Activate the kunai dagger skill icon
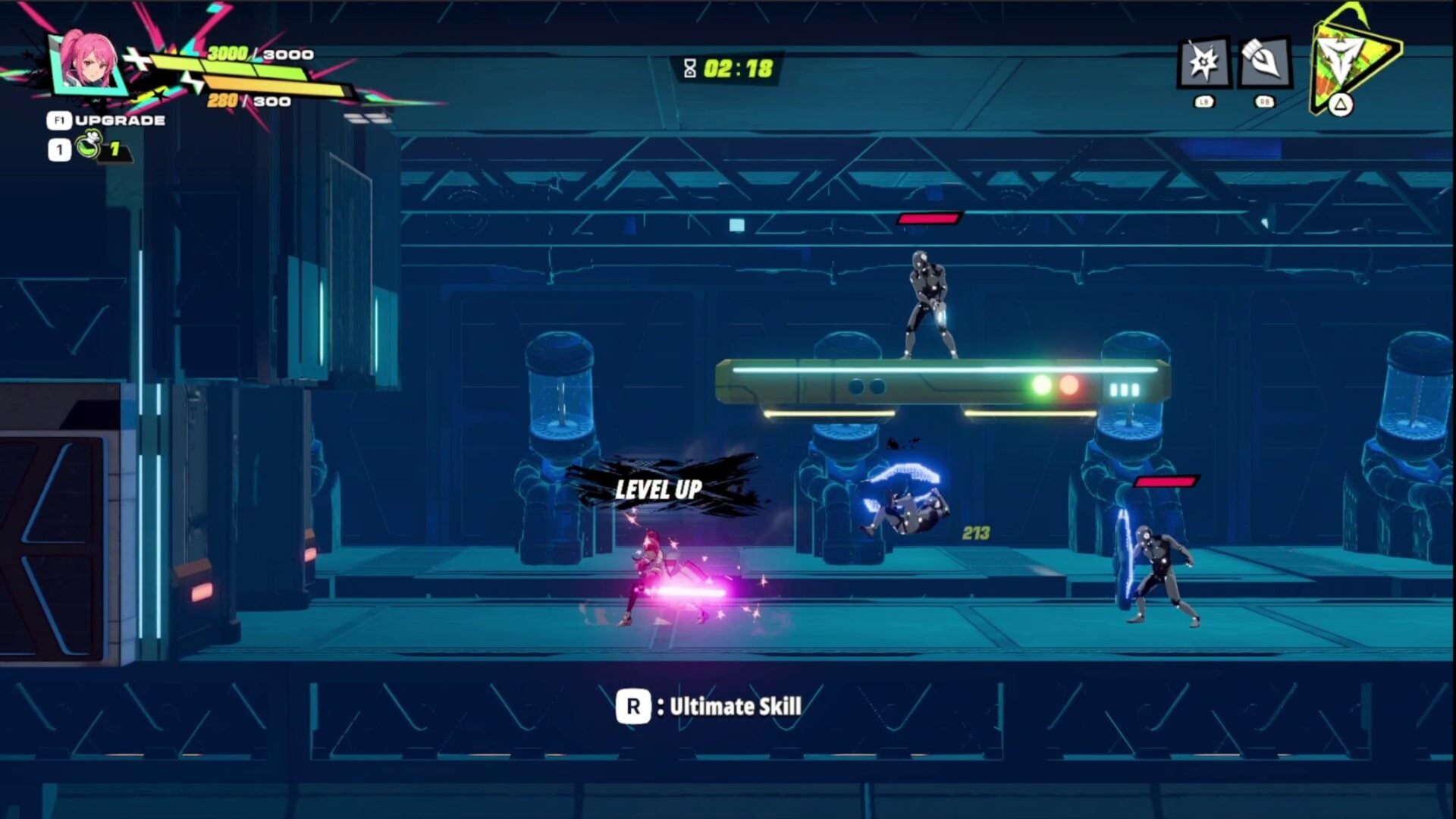1456x819 pixels. click(x=1264, y=62)
